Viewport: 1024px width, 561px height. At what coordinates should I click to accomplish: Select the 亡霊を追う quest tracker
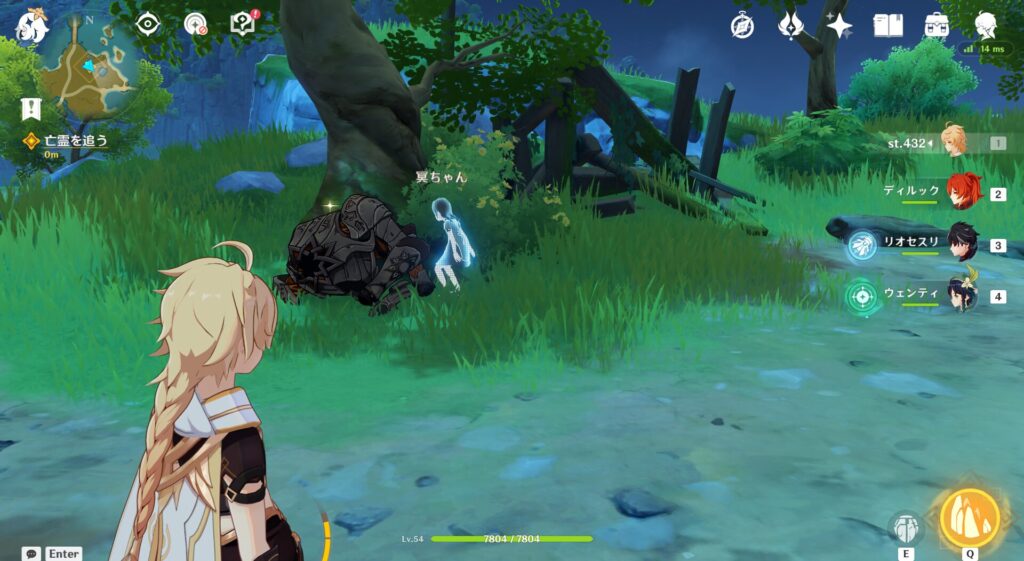click(68, 141)
